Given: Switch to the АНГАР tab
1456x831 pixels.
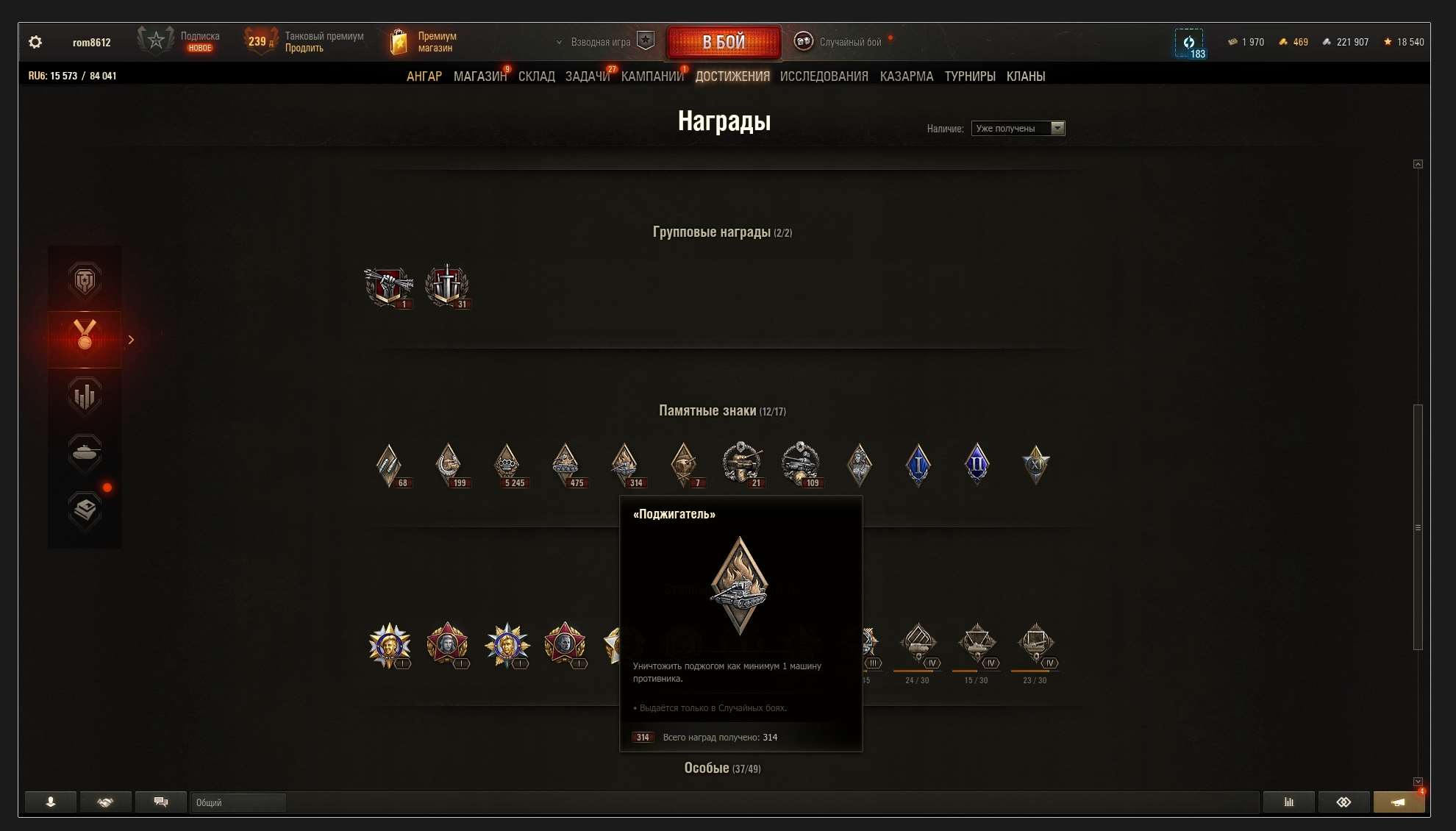Looking at the screenshot, I should tap(424, 76).
